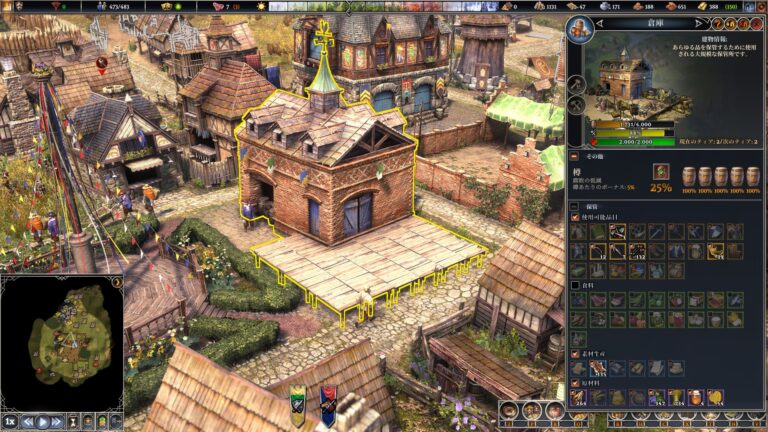Click the hourglass icon below the minimap
This screenshot has width=768, height=432.
[x=74, y=421]
